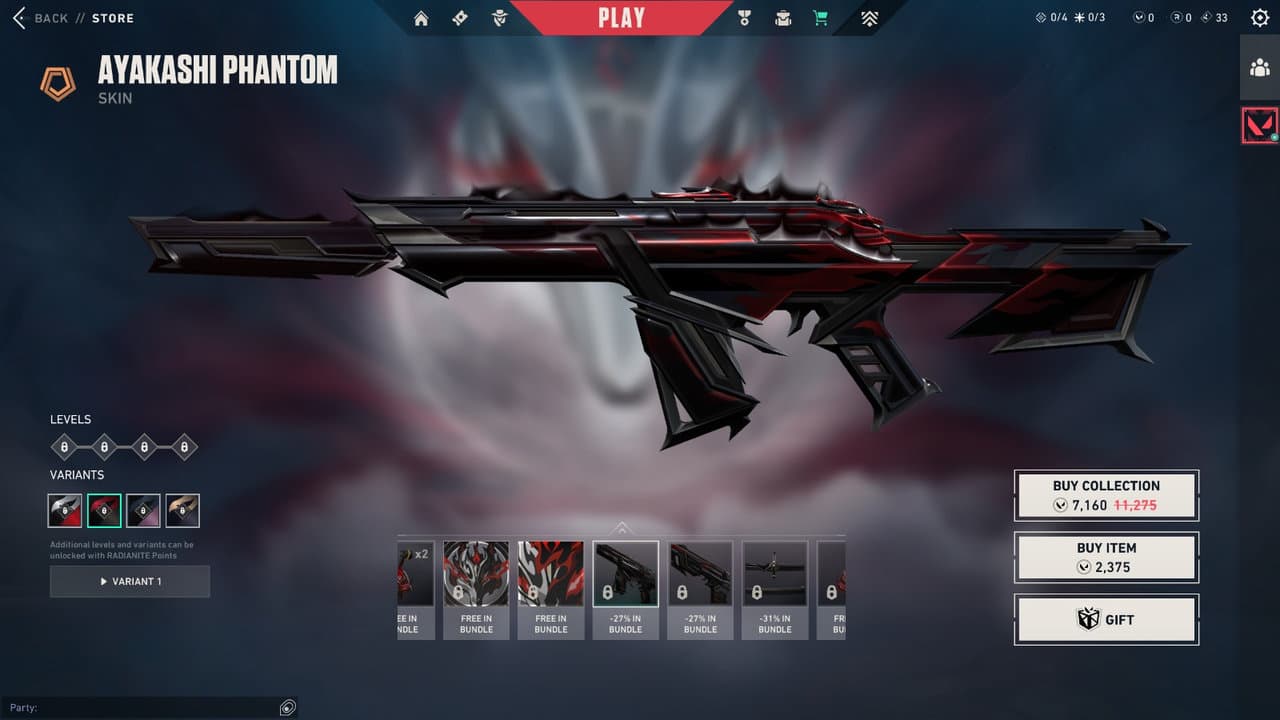Select the fourth variant swatch
This screenshot has width=1280, height=720.
click(182, 510)
